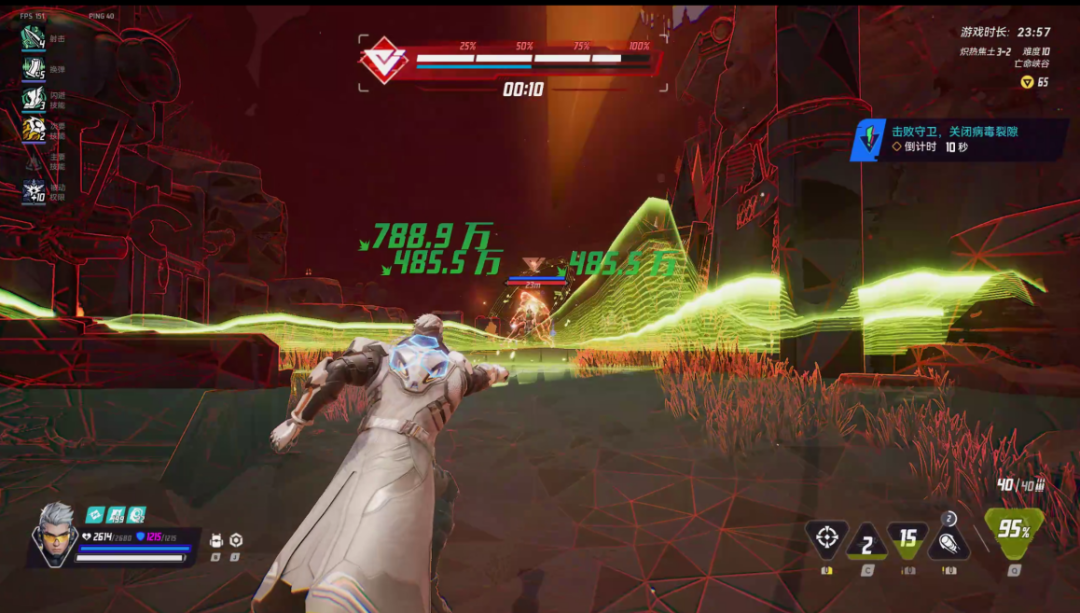The image size is (1080, 613).
Task: Open the hexagon menu icon beside the backpack
Action: pos(236,540)
